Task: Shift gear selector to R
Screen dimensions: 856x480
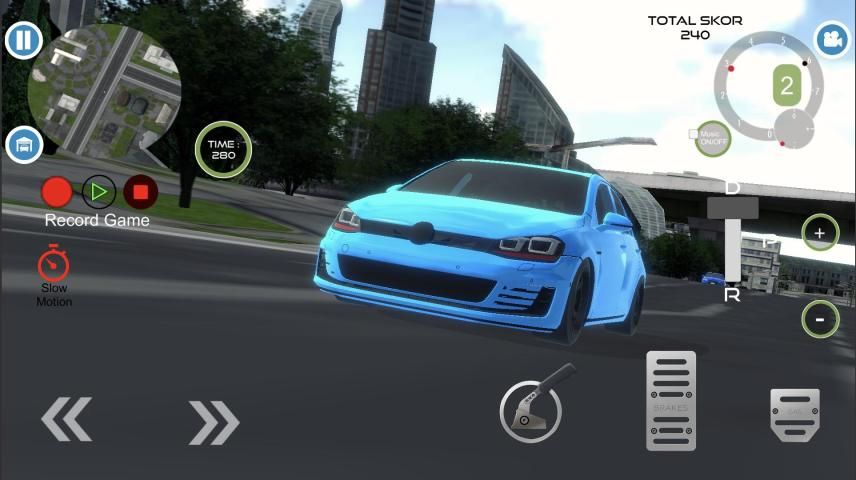Action: pos(733,293)
